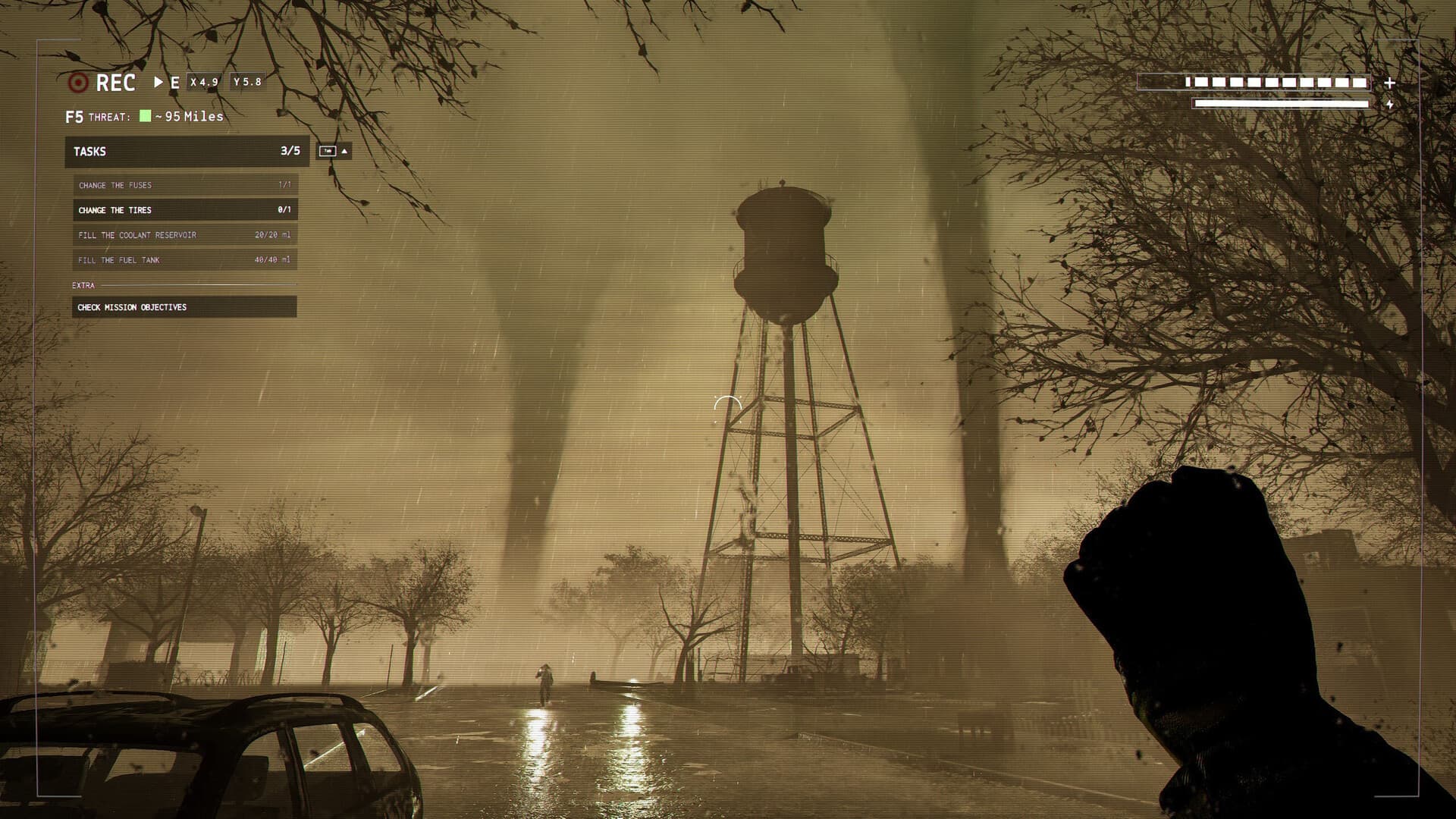Open Check Mission Objectives entry
Viewport: 1456px width, 819px height.
click(x=184, y=307)
